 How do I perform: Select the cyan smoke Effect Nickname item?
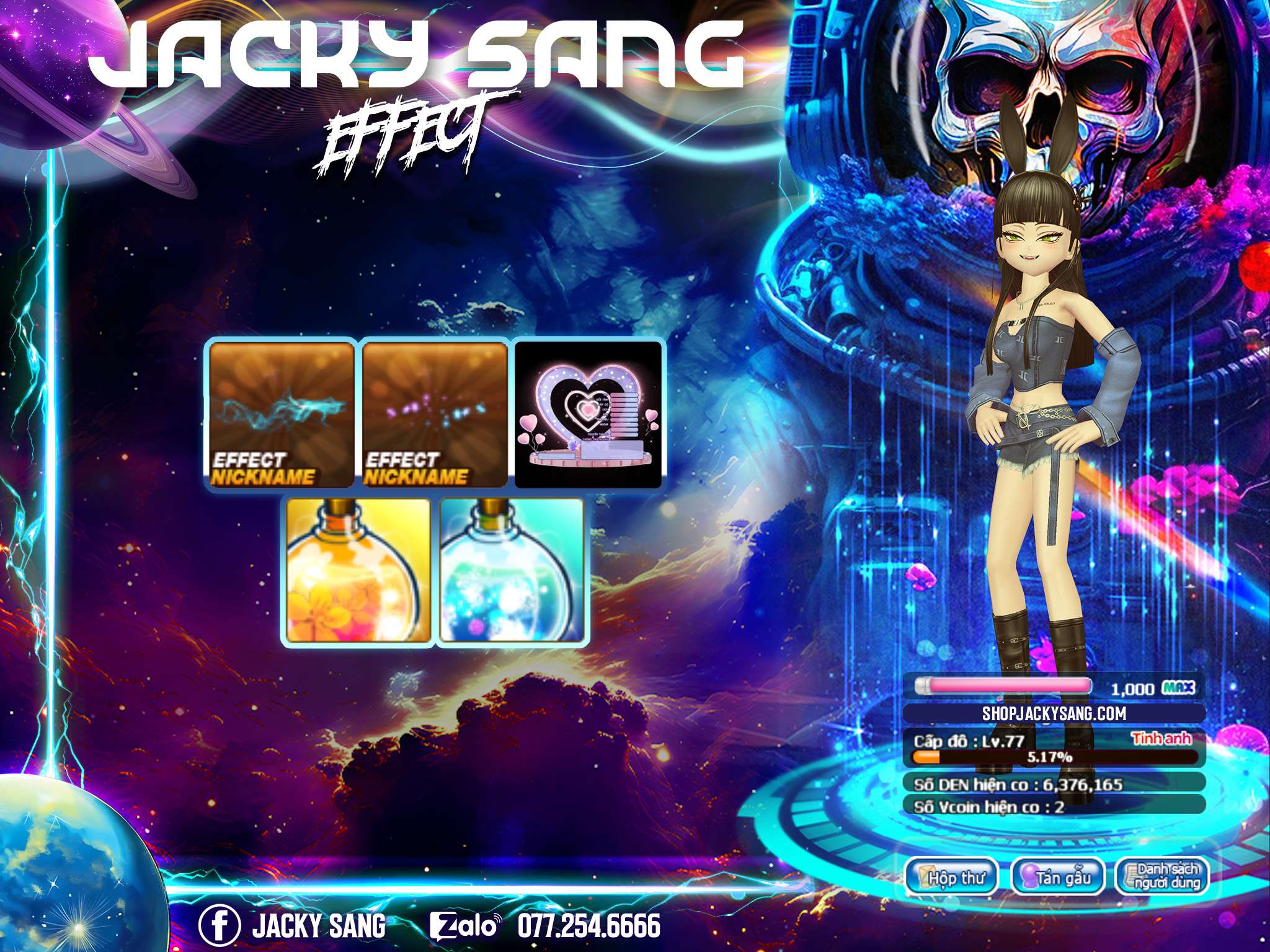(282, 415)
